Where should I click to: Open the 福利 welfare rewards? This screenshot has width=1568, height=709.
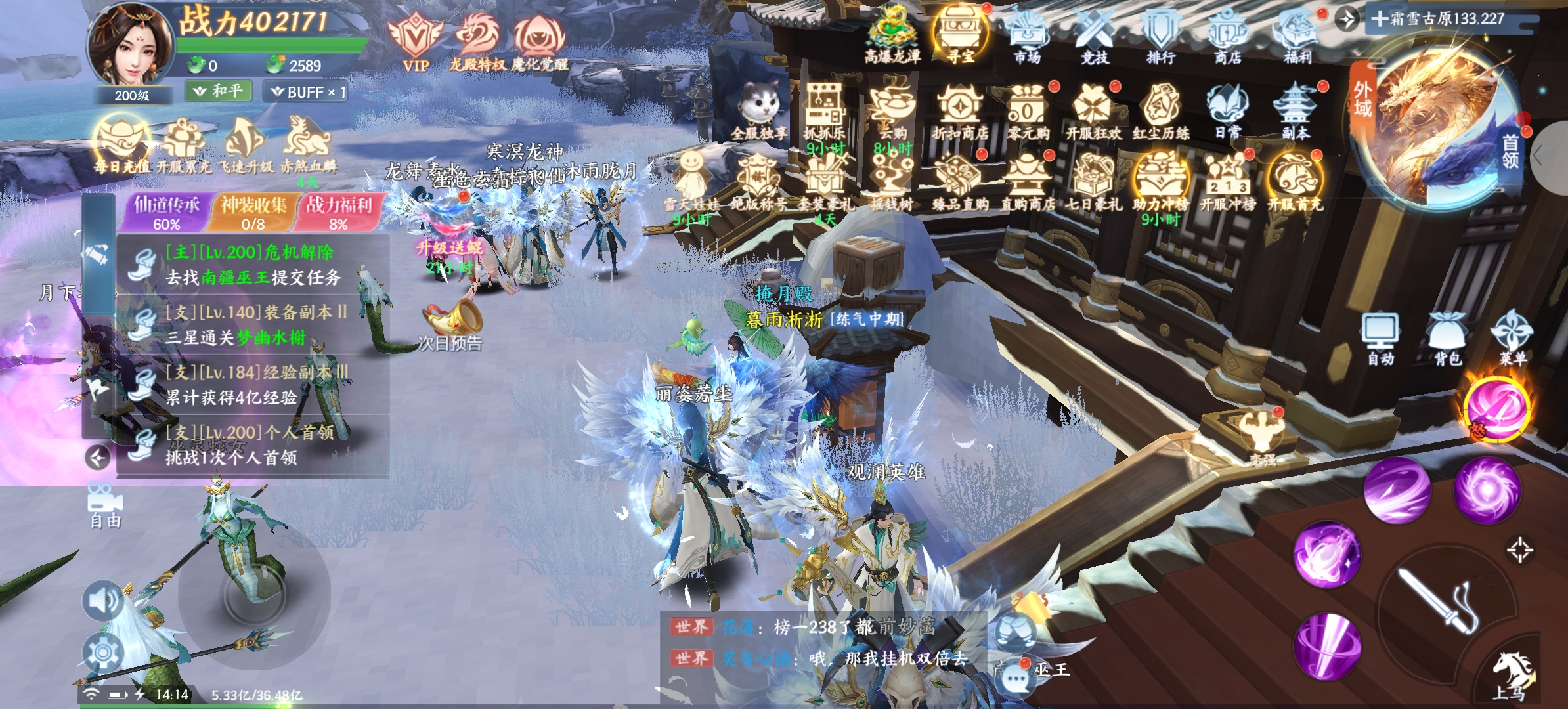click(1297, 36)
